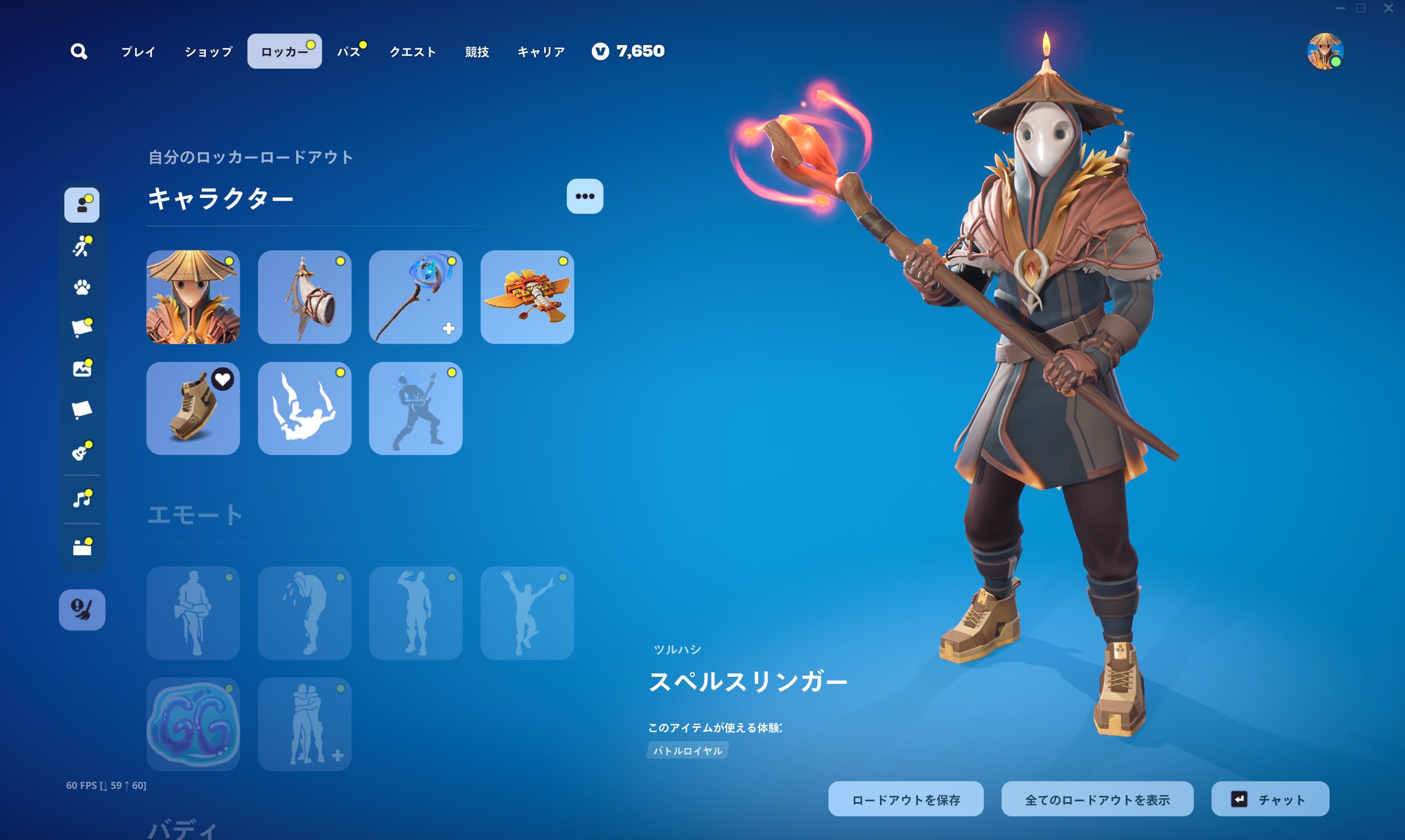The height and width of the screenshot is (840, 1405).
Task: Switch to the キャリア tab
Action: point(541,52)
